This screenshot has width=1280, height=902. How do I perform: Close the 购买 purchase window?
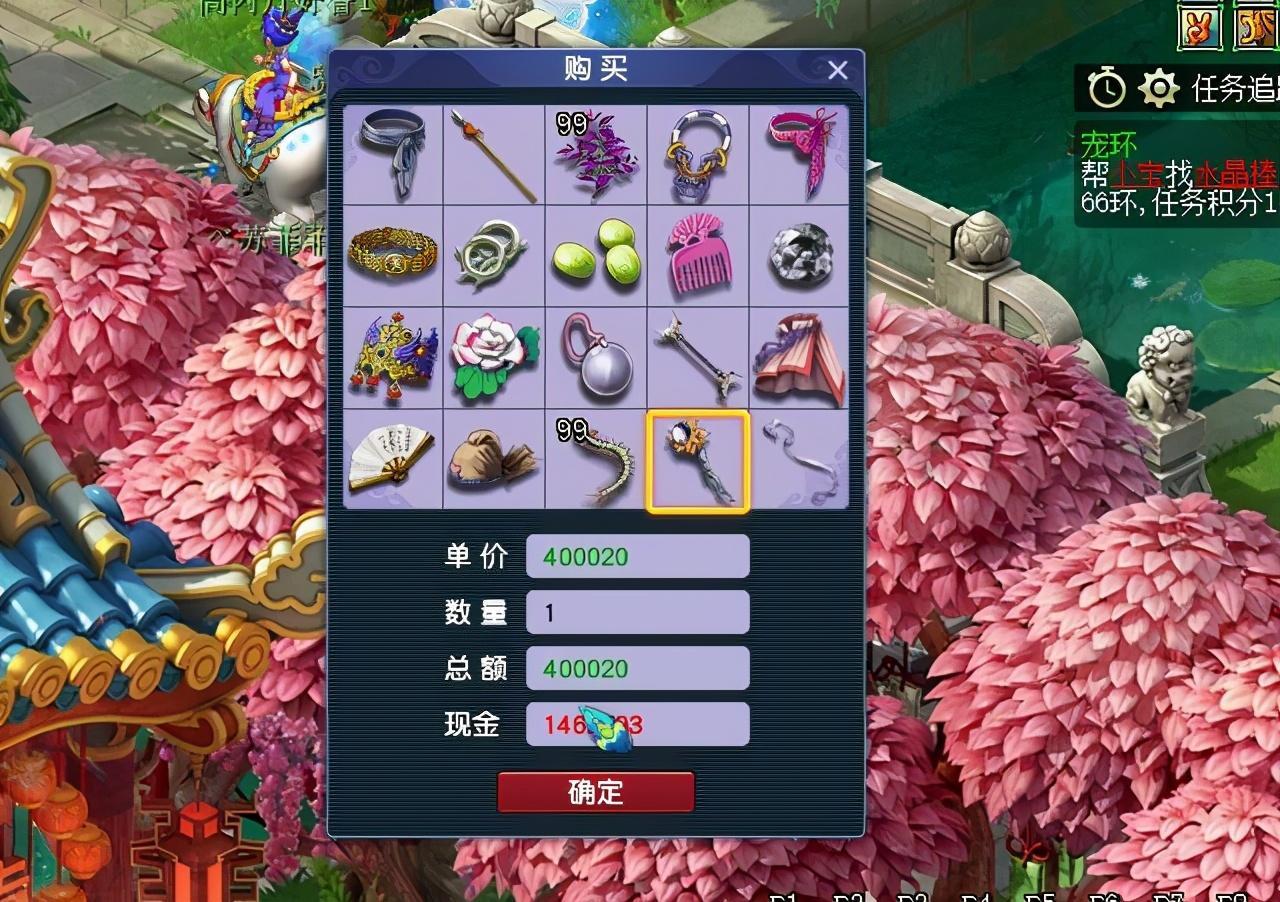tap(838, 70)
